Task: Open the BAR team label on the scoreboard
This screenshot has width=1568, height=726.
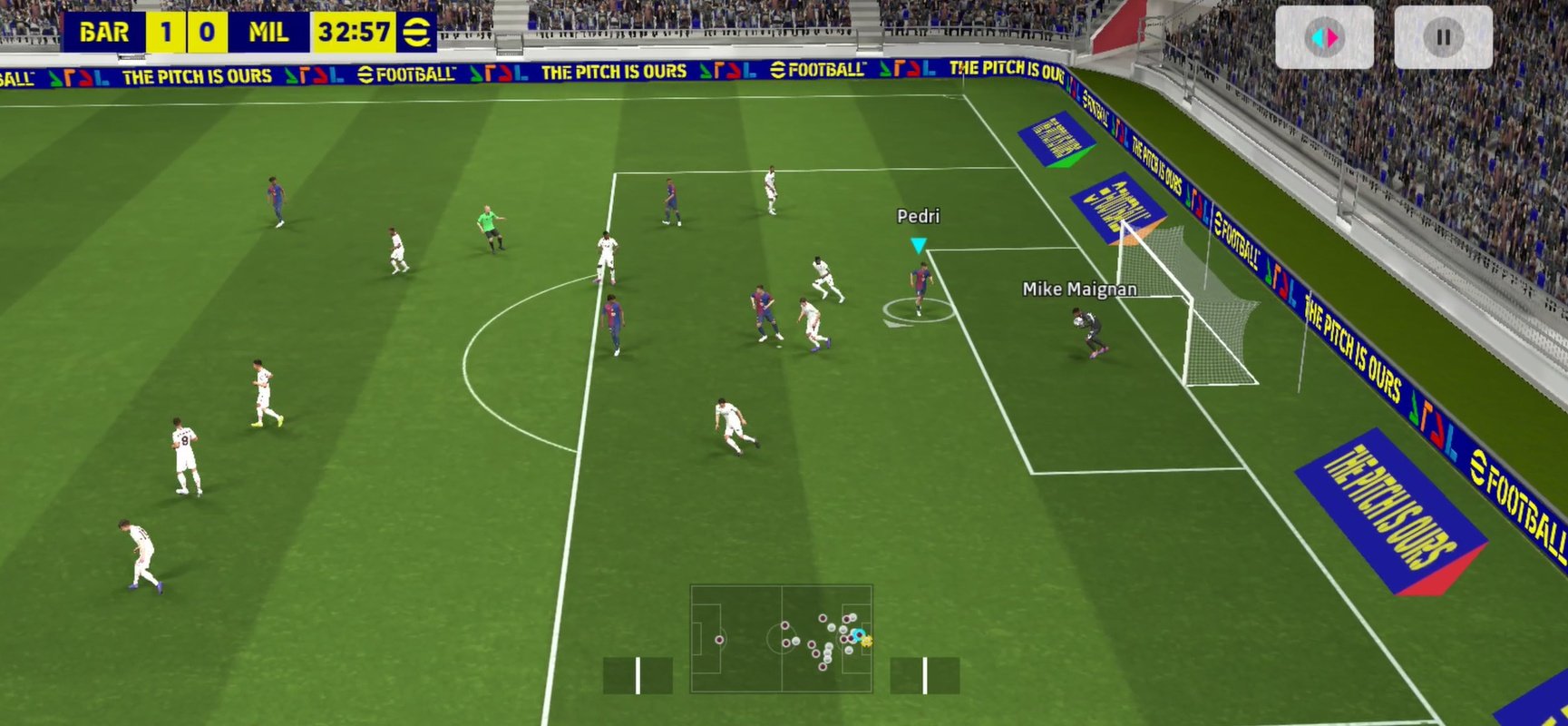Action: pos(104,33)
